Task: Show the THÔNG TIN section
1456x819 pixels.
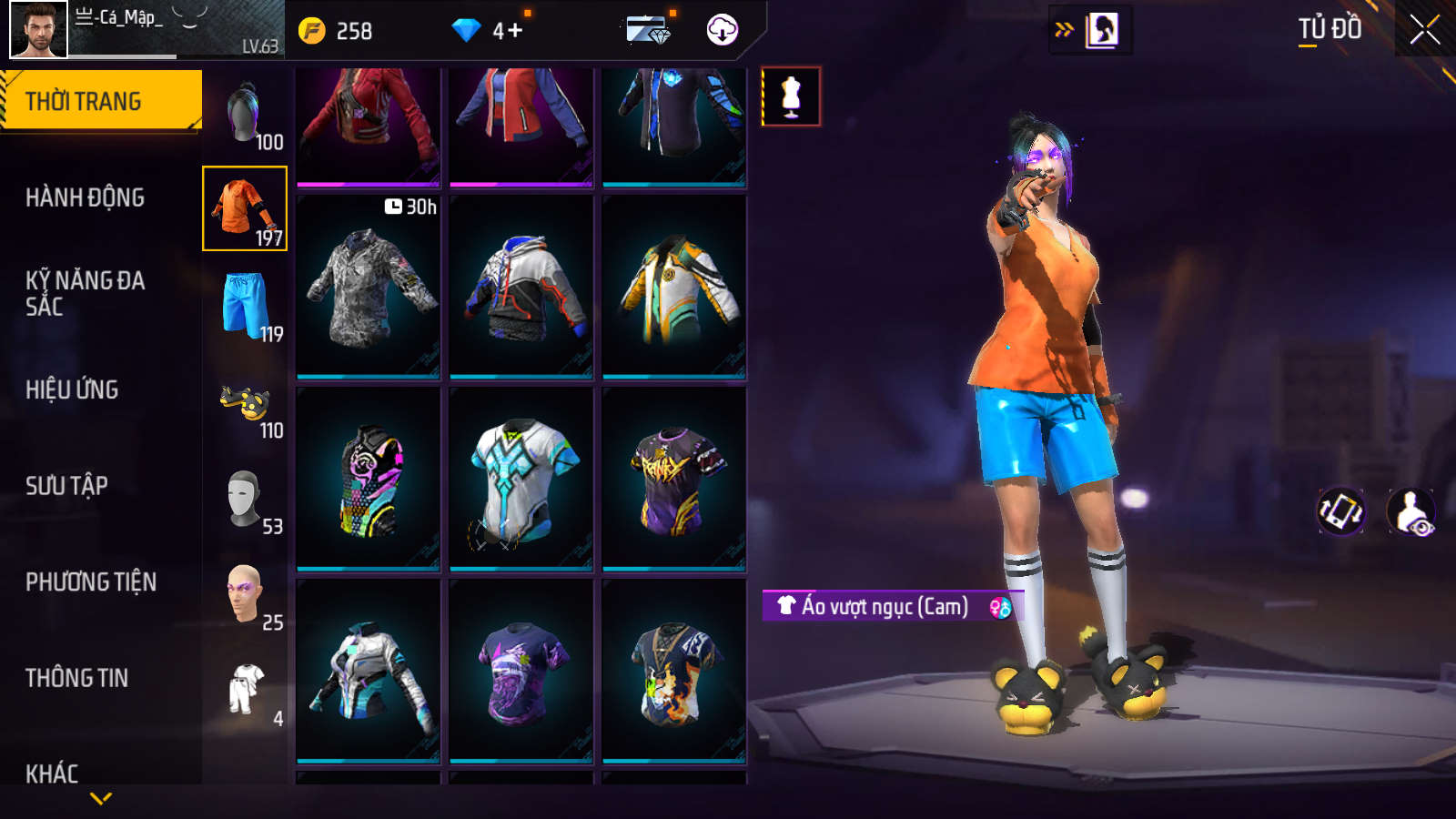Action: click(76, 678)
